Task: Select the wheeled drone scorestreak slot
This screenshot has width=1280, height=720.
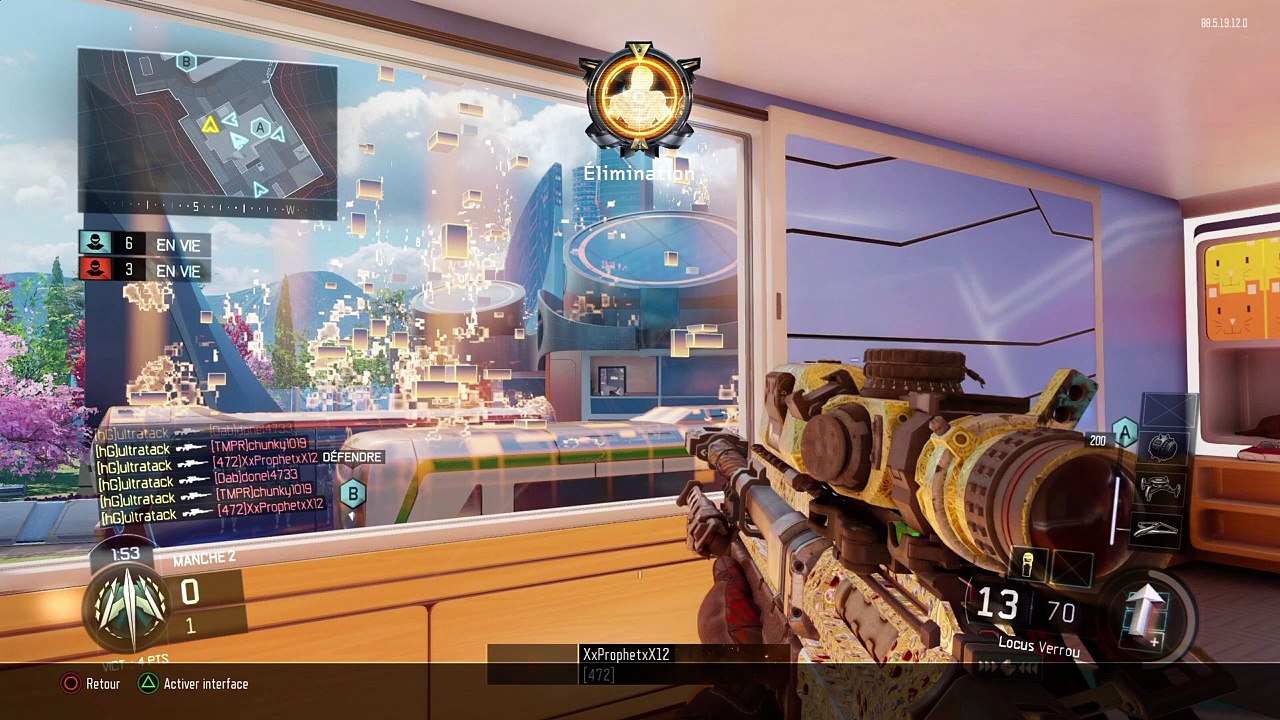Action: point(1162,489)
